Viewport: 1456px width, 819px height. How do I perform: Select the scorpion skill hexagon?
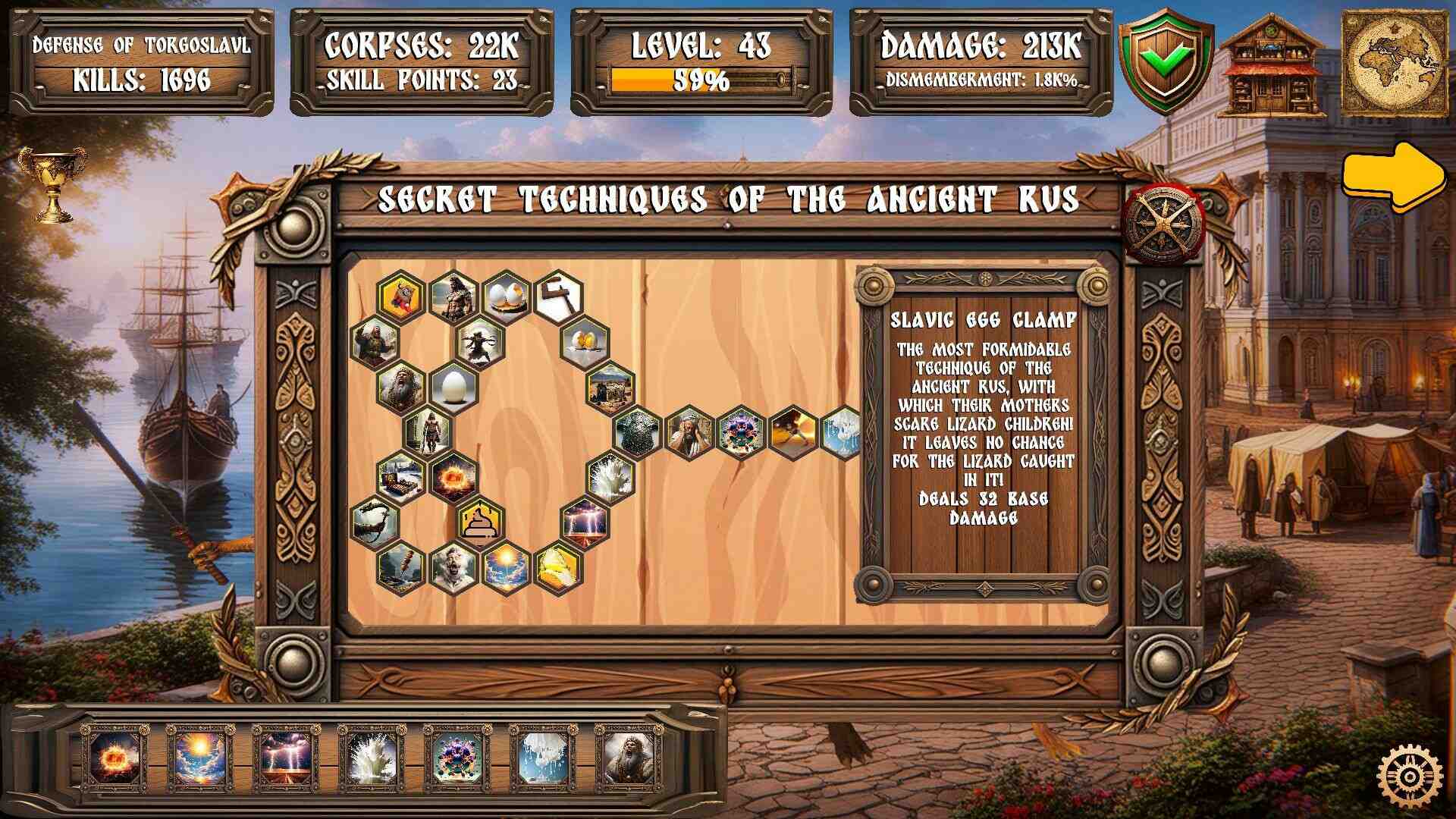tap(375, 522)
